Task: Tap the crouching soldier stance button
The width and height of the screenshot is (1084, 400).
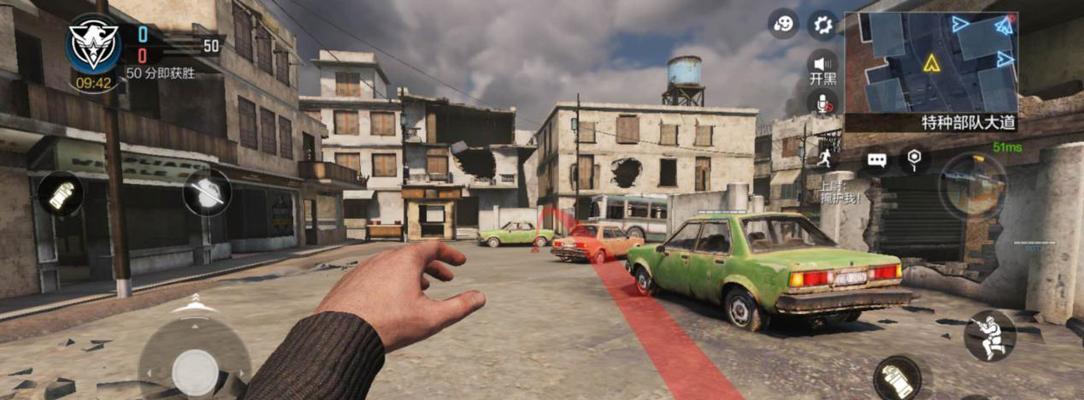Action: tap(989, 335)
